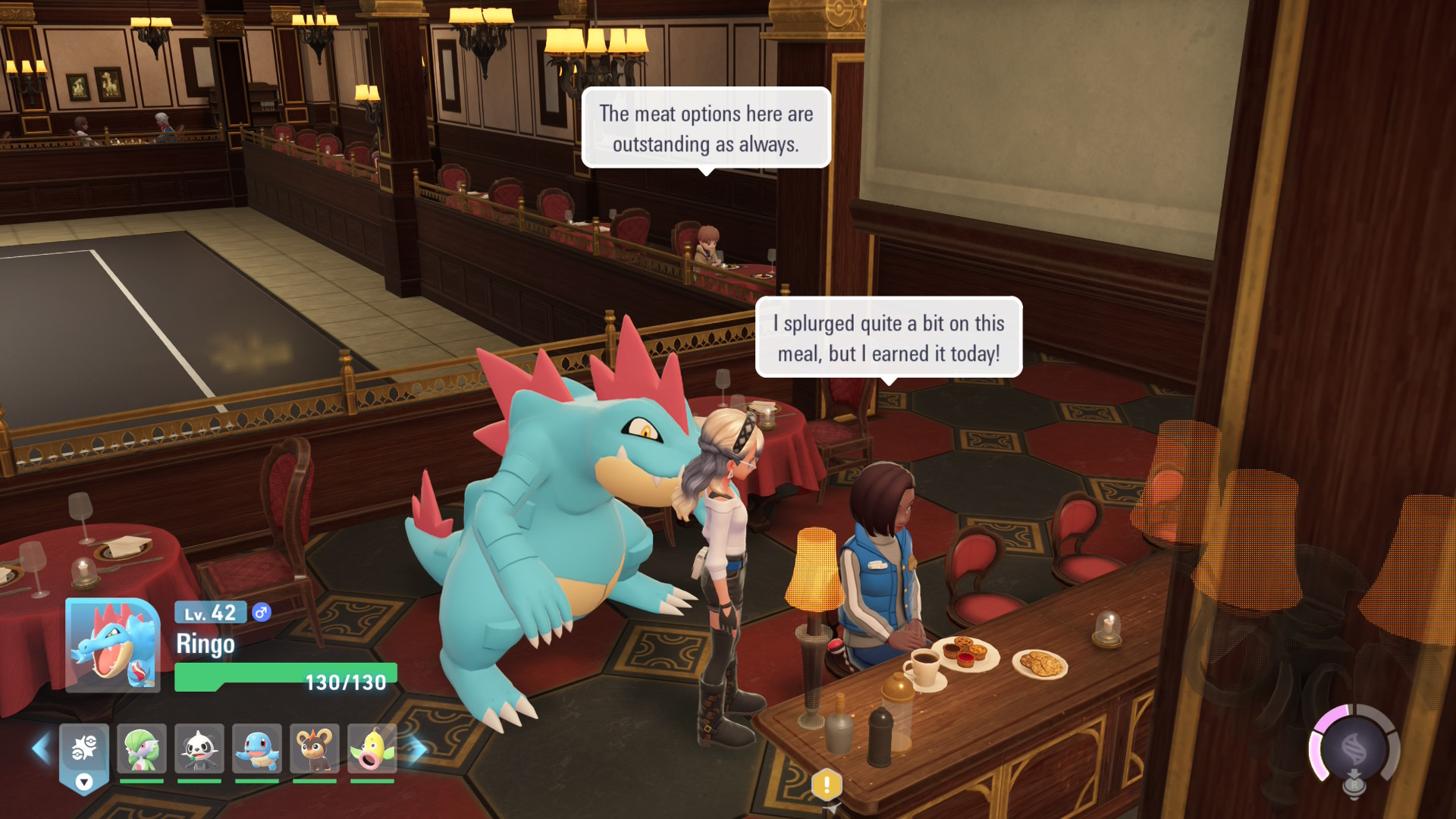
Task: Switch to Squirtle in the party
Action: pyautogui.click(x=257, y=748)
